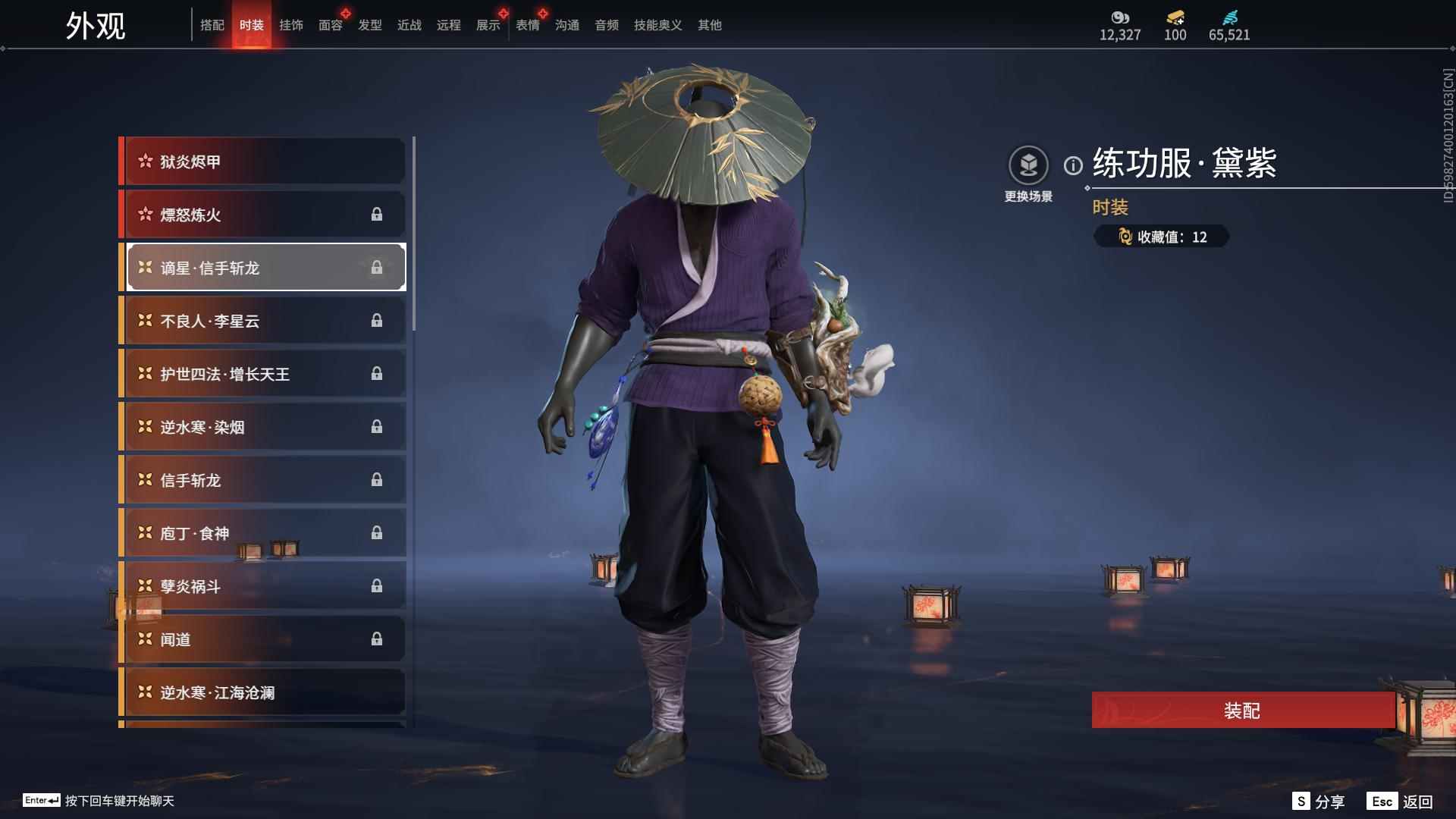The width and height of the screenshot is (1456, 819).
Task: Switch to the 发型 hairstyle tab
Action: coord(370,25)
